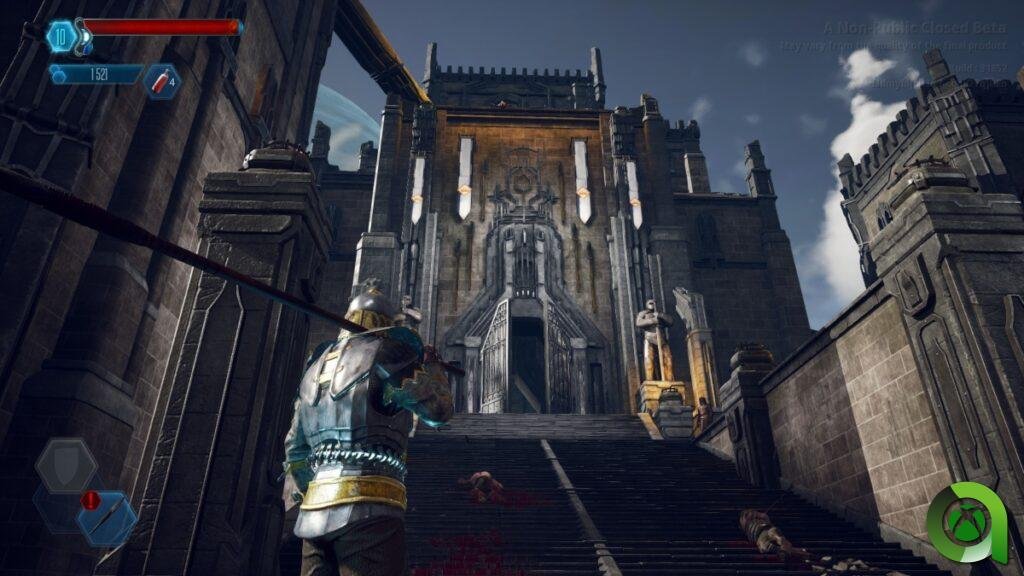Click the level 10 hexagon badge

61,36
